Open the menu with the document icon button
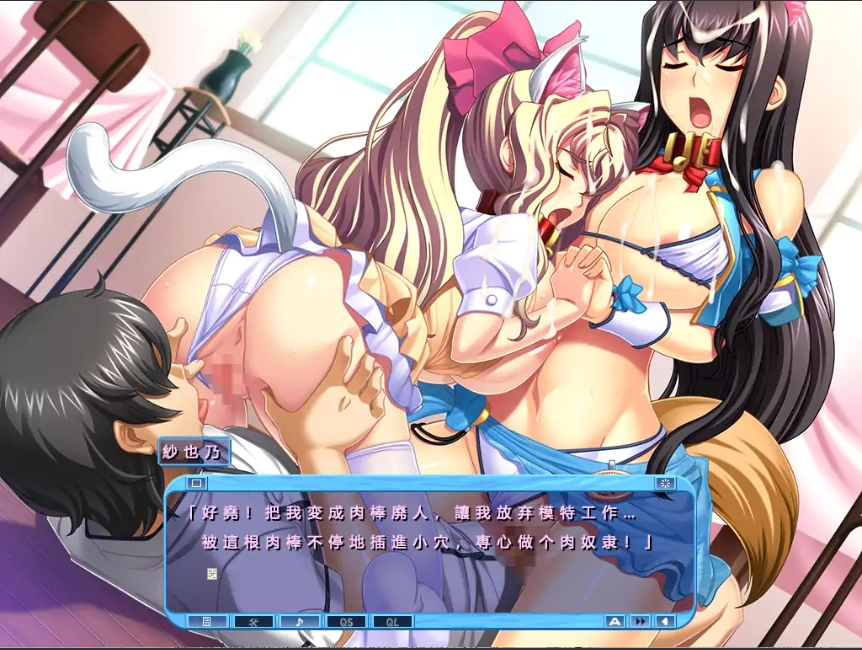The width and height of the screenshot is (862, 650). tap(207, 621)
